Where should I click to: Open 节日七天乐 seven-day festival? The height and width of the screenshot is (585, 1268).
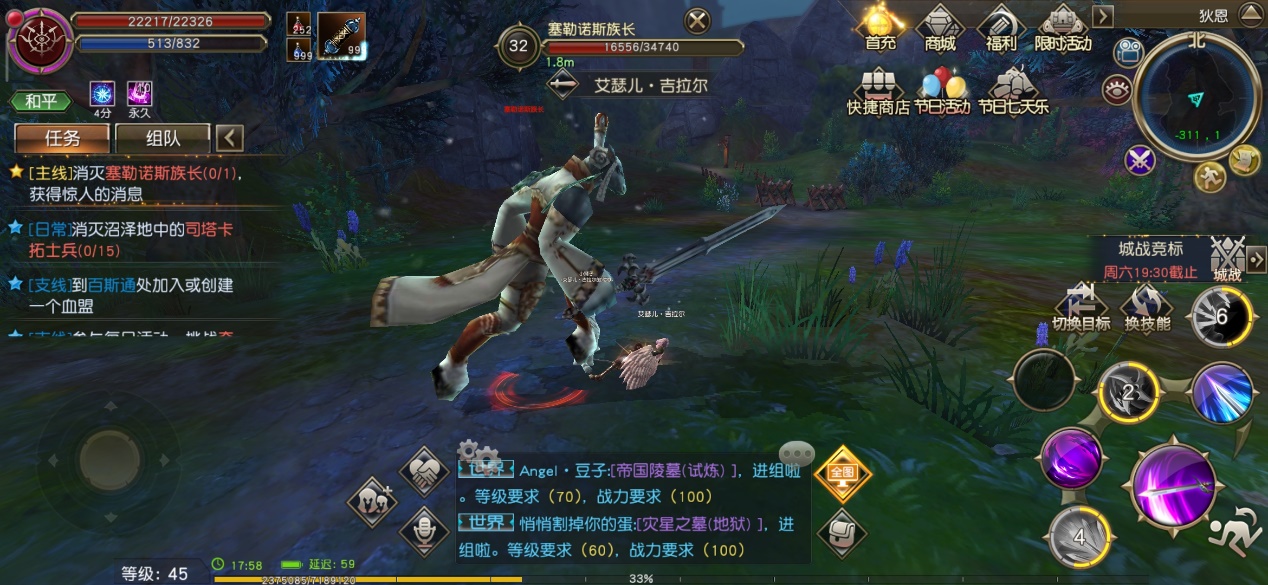[x=1013, y=90]
